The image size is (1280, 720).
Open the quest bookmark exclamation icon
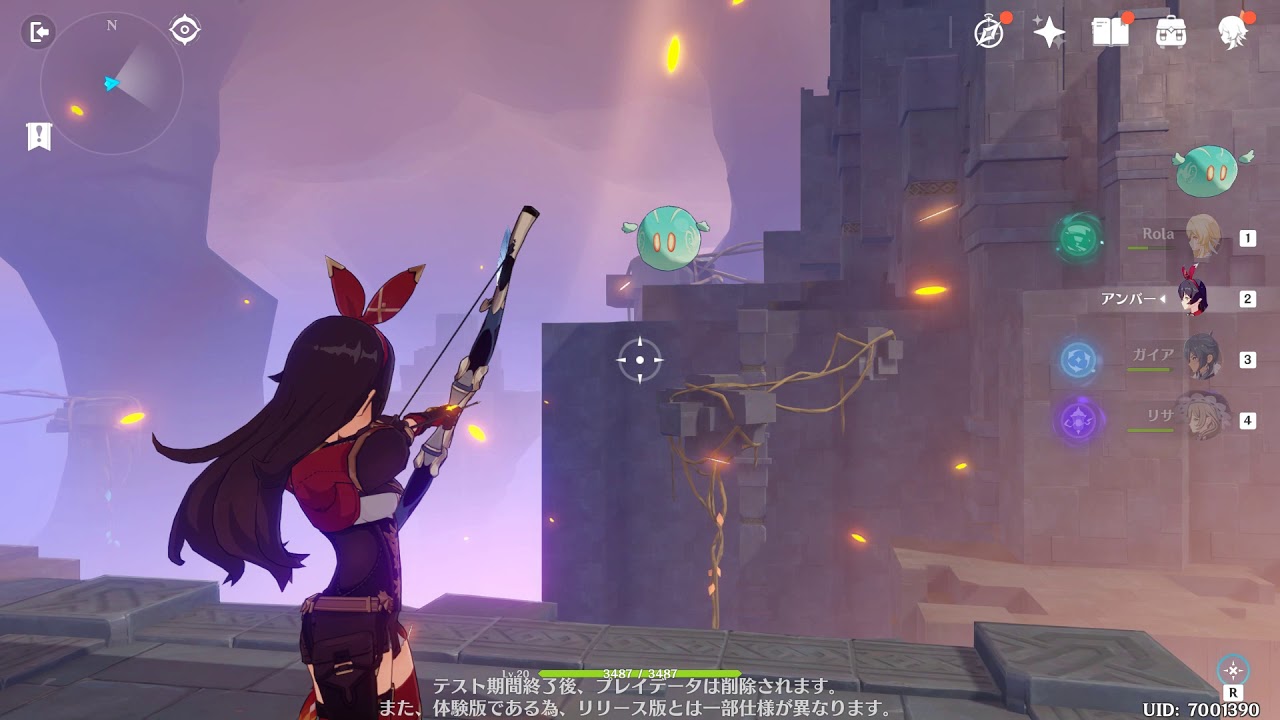[x=39, y=136]
